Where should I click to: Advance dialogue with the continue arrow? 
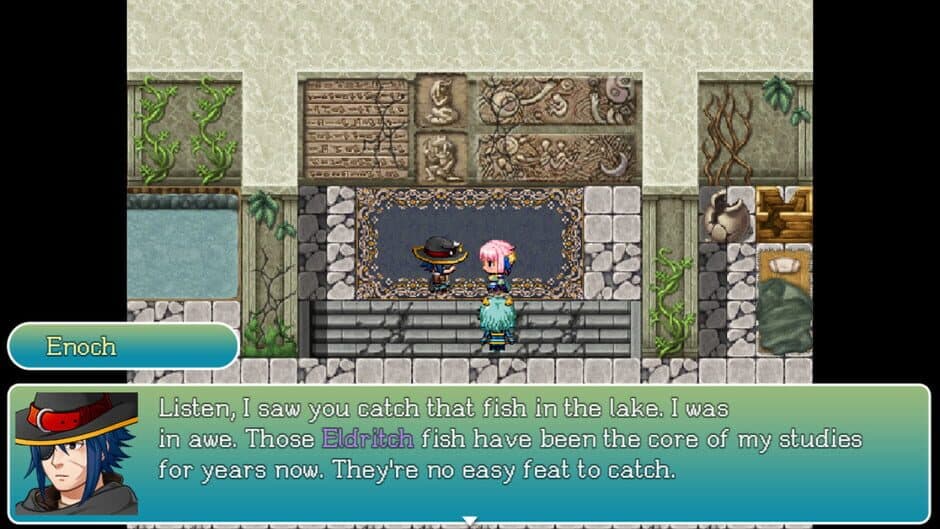pos(469,520)
